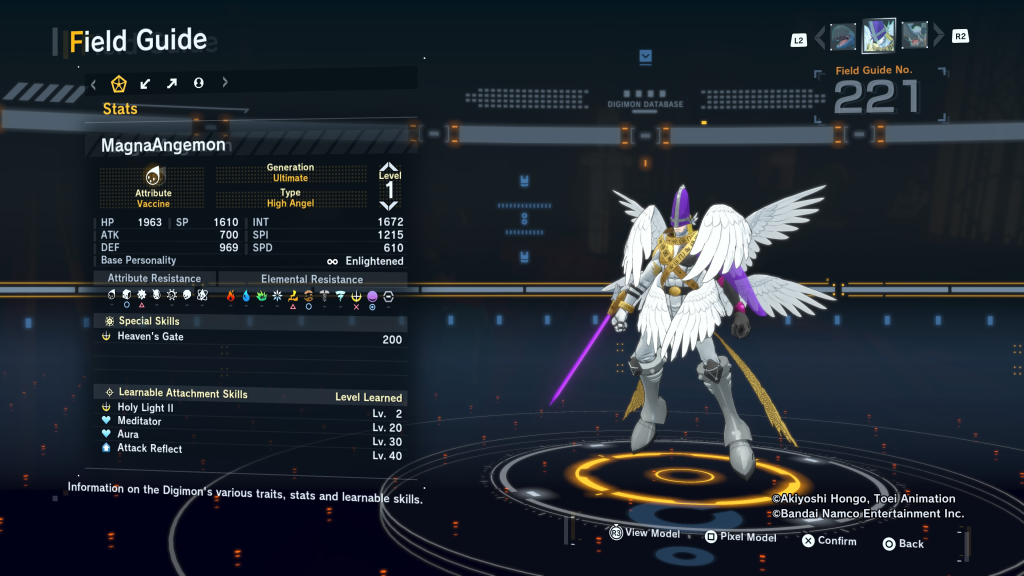The image size is (1024, 576).
Task: Switch to the up-right arrow tab
Action: coord(172,83)
